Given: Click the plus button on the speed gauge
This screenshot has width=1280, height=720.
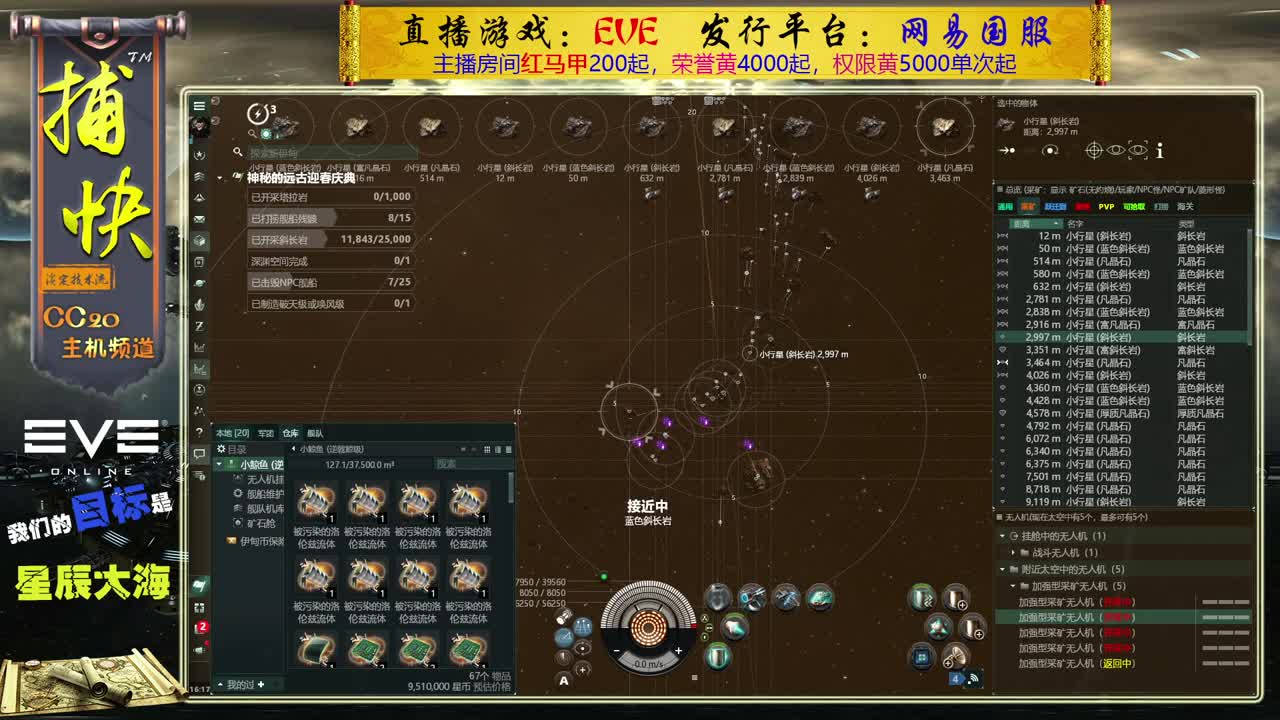Looking at the screenshot, I should coord(678,651).
